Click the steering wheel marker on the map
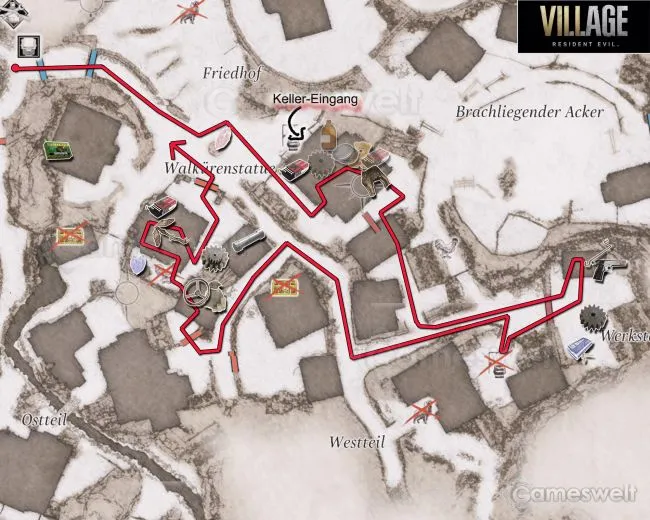This screenshot has width=650, height=520. click(x=198, y=290)
